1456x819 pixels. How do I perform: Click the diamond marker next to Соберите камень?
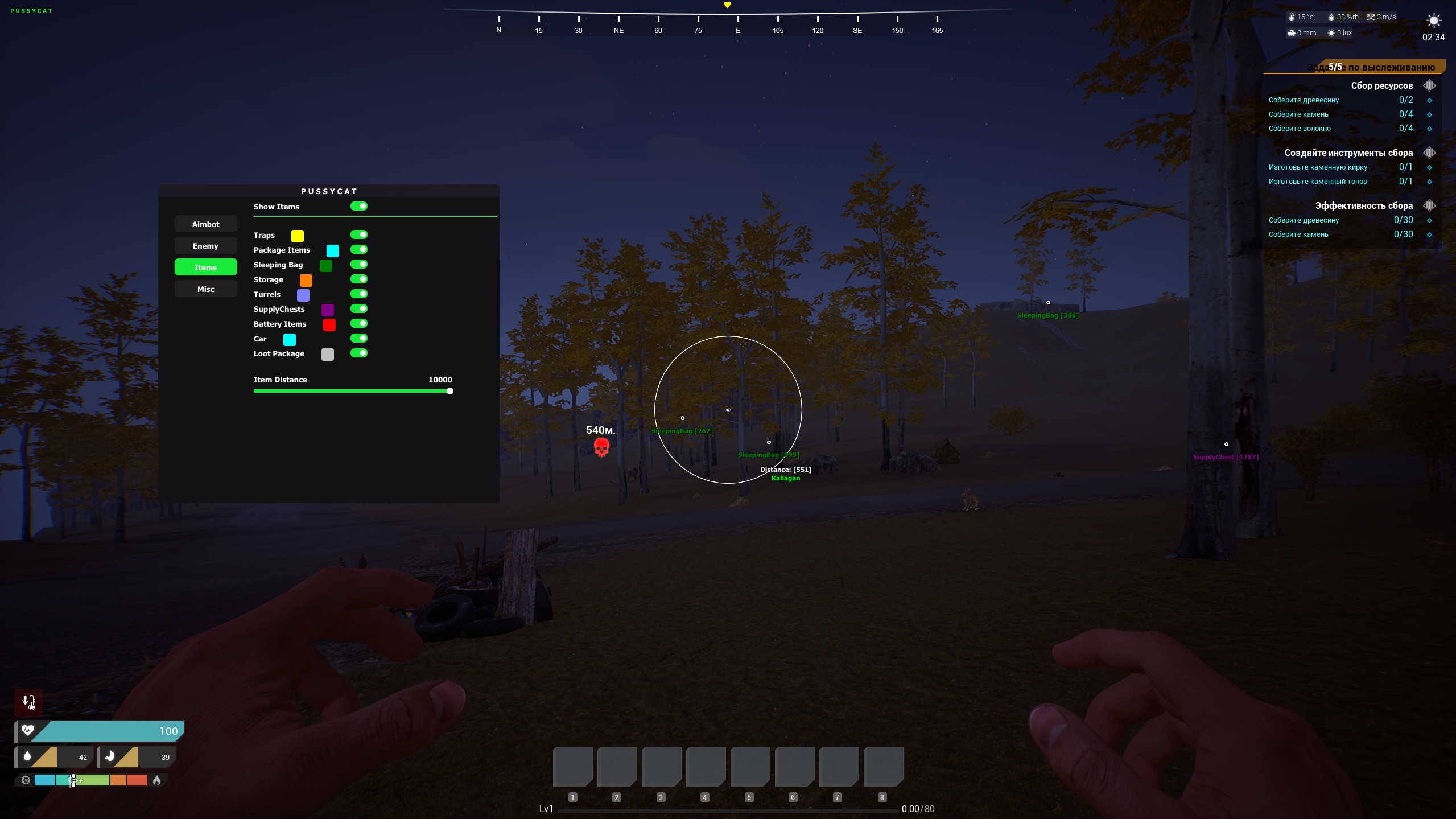1430,114
